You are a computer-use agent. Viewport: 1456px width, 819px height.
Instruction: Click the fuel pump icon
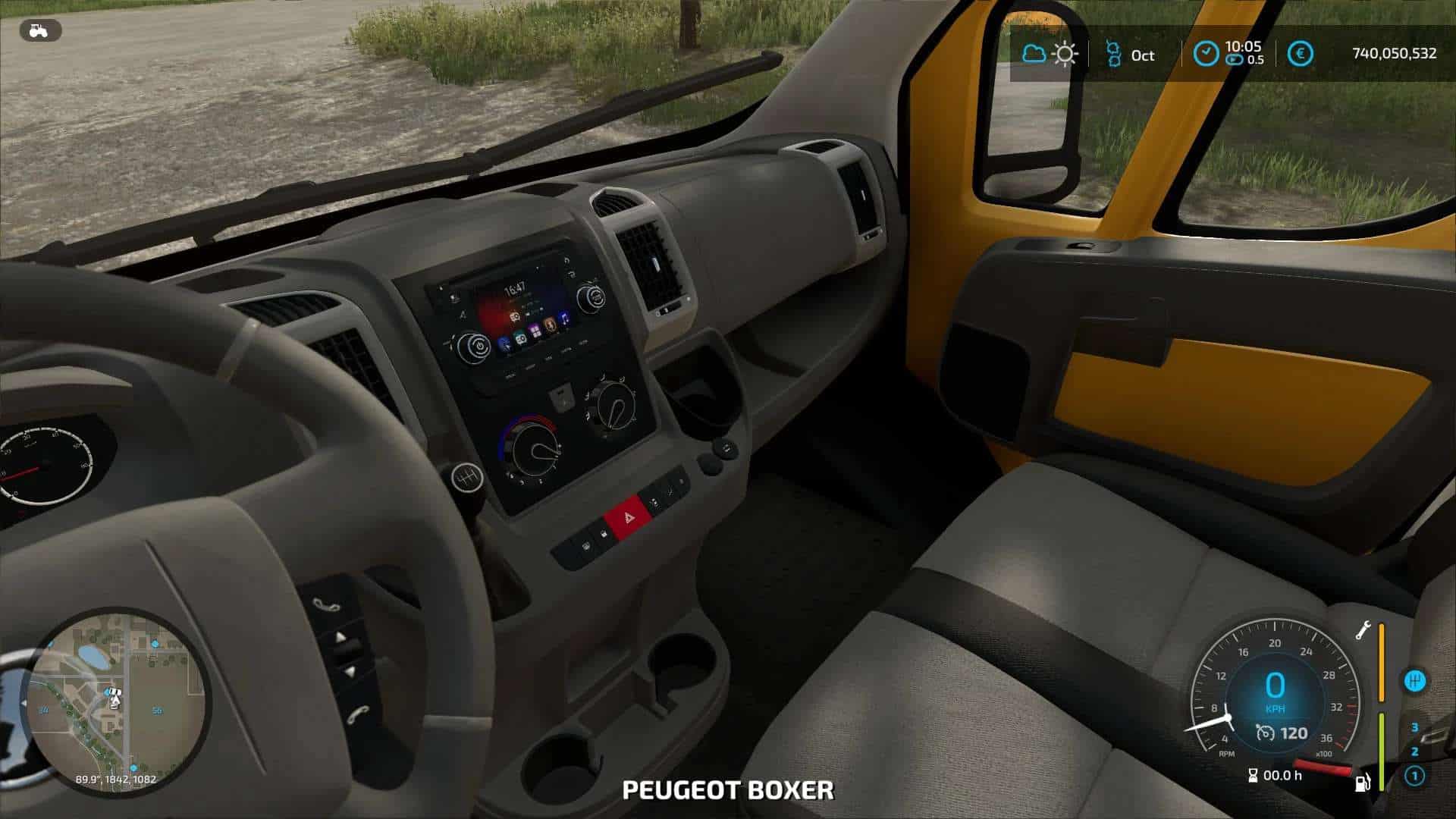tap(1362, 782)
